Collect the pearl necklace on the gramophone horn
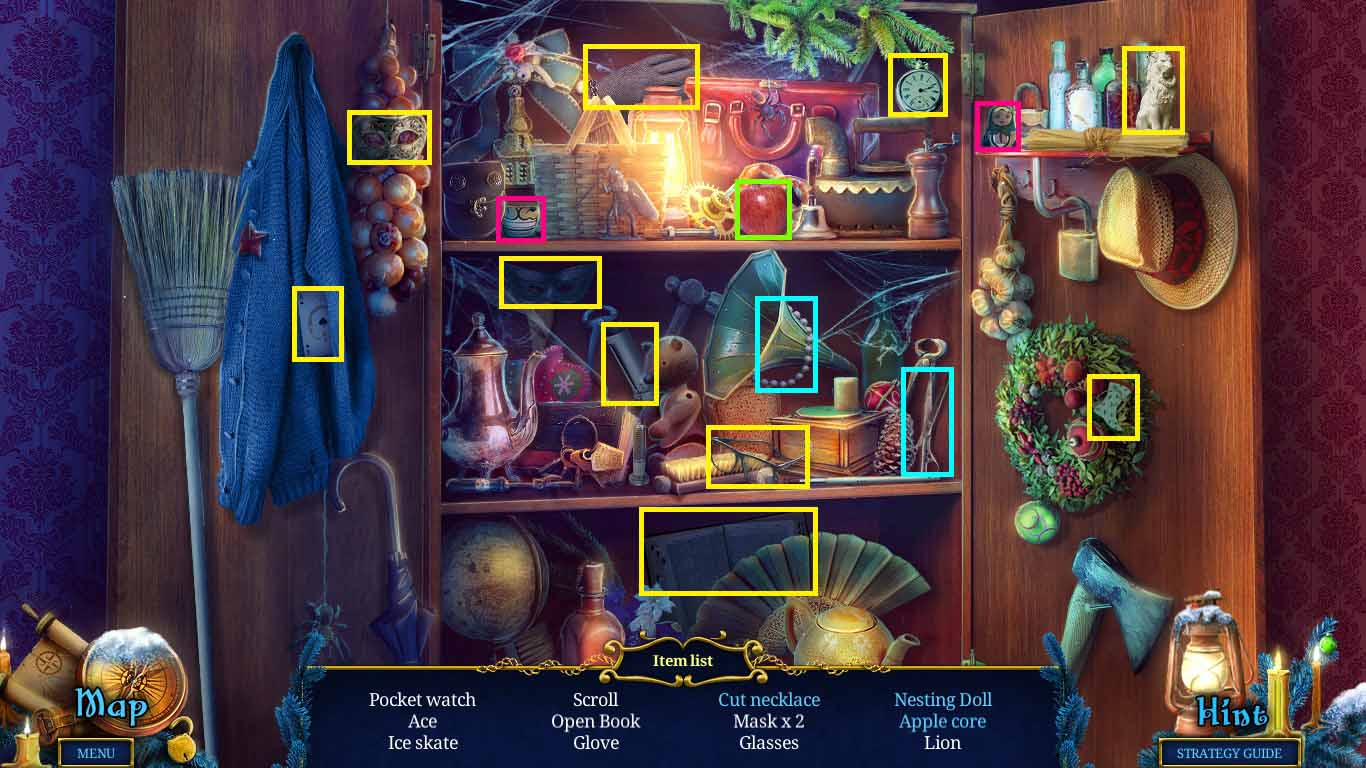Image resolution: width=1366 pixels, height=768 pixels. click(x=789, y=344)
